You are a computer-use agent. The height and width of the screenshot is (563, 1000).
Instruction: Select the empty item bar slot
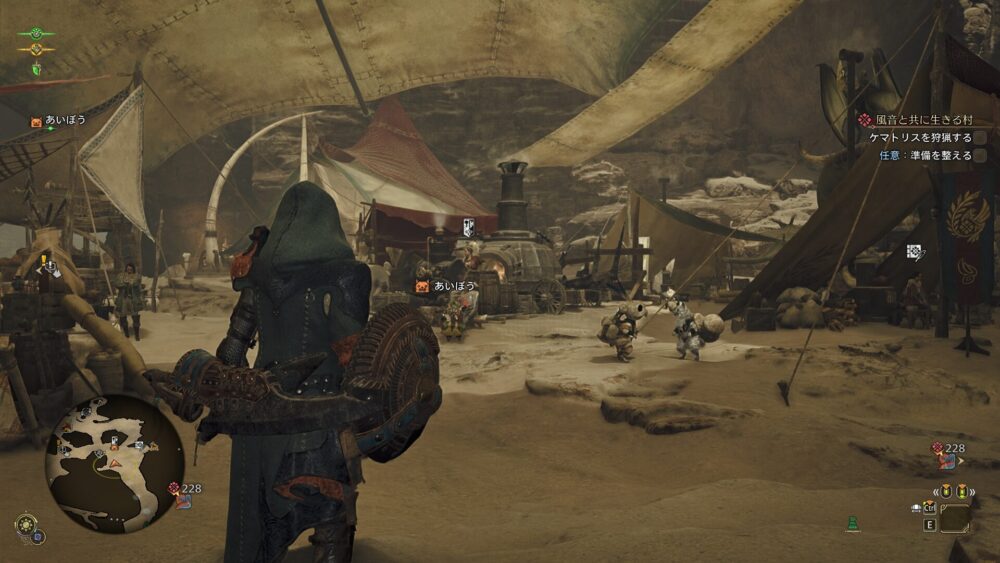click(x=955, y=518)
